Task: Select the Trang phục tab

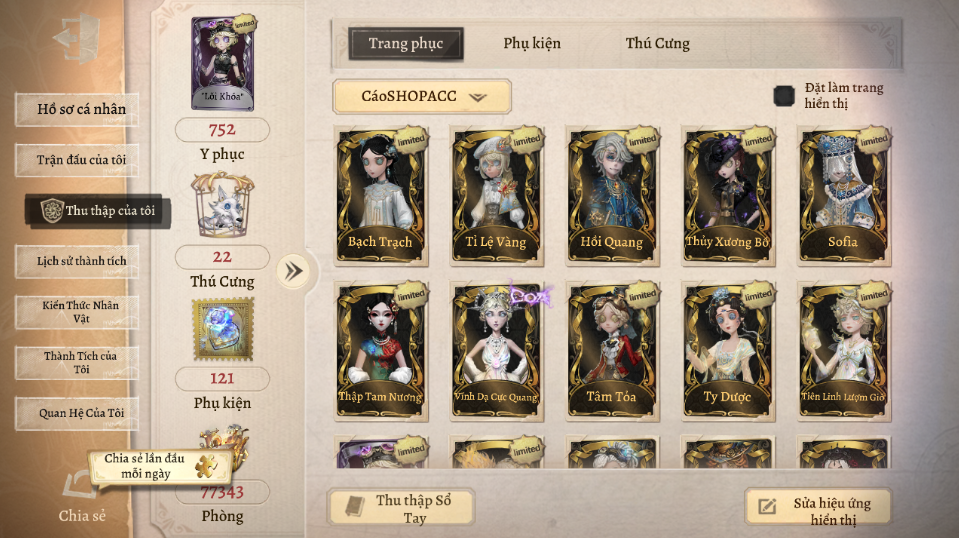Action: coord(406,43)
